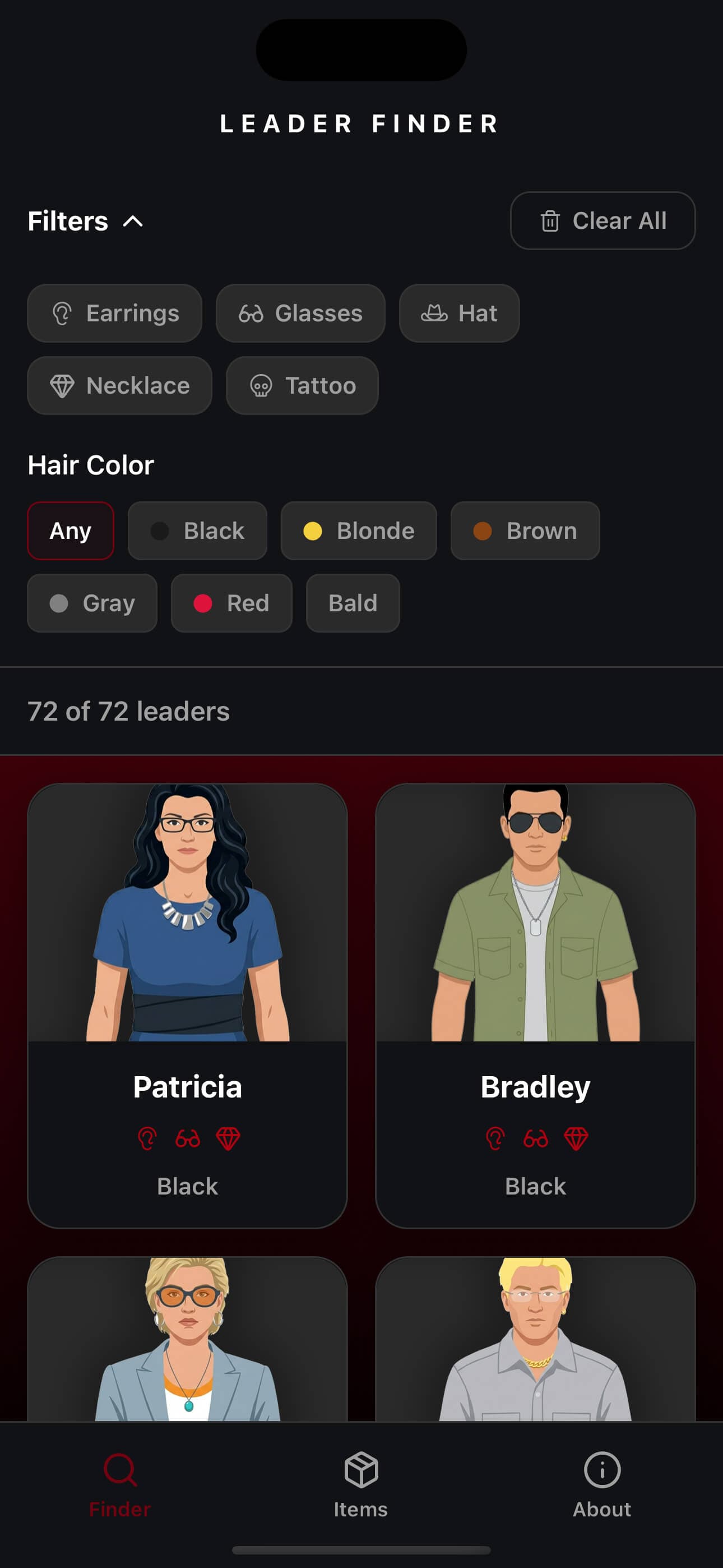
Task: Toggle the Necklace filter on
Action: click(119, 386)
